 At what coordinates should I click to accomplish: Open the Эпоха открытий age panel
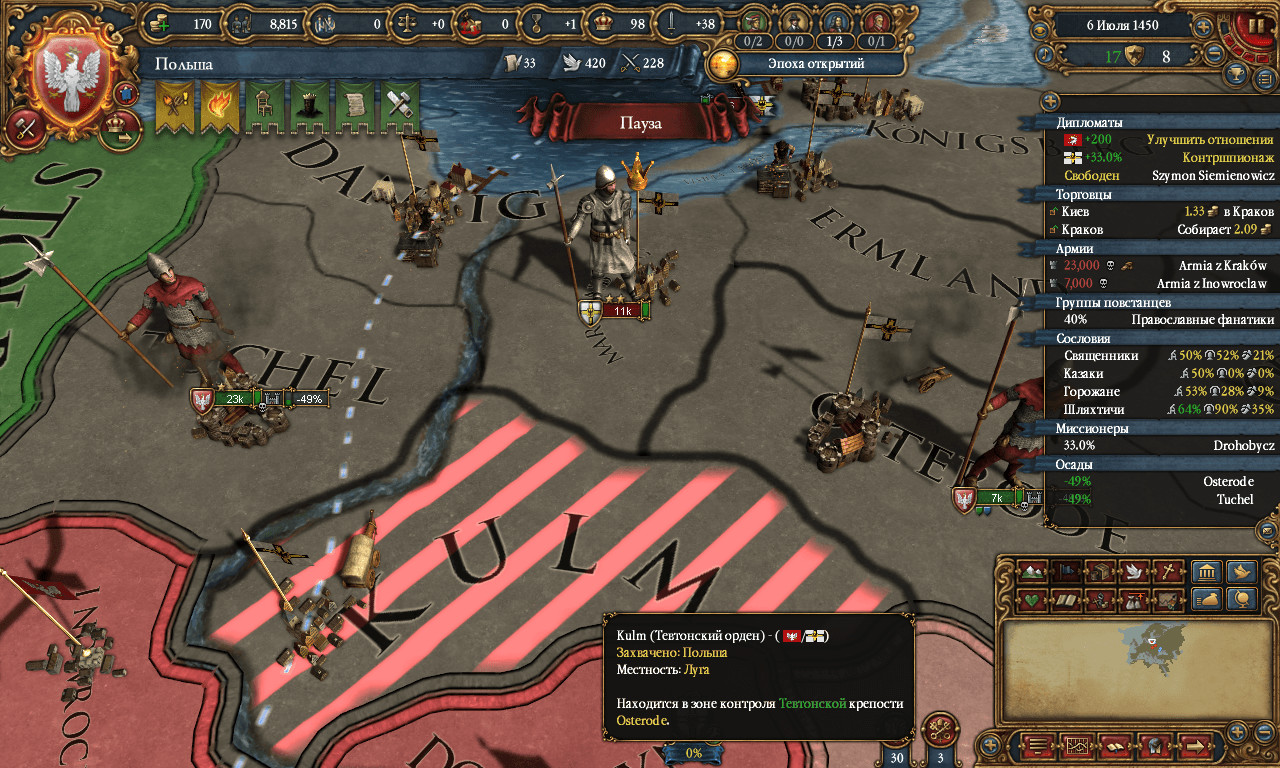point(805,64)
